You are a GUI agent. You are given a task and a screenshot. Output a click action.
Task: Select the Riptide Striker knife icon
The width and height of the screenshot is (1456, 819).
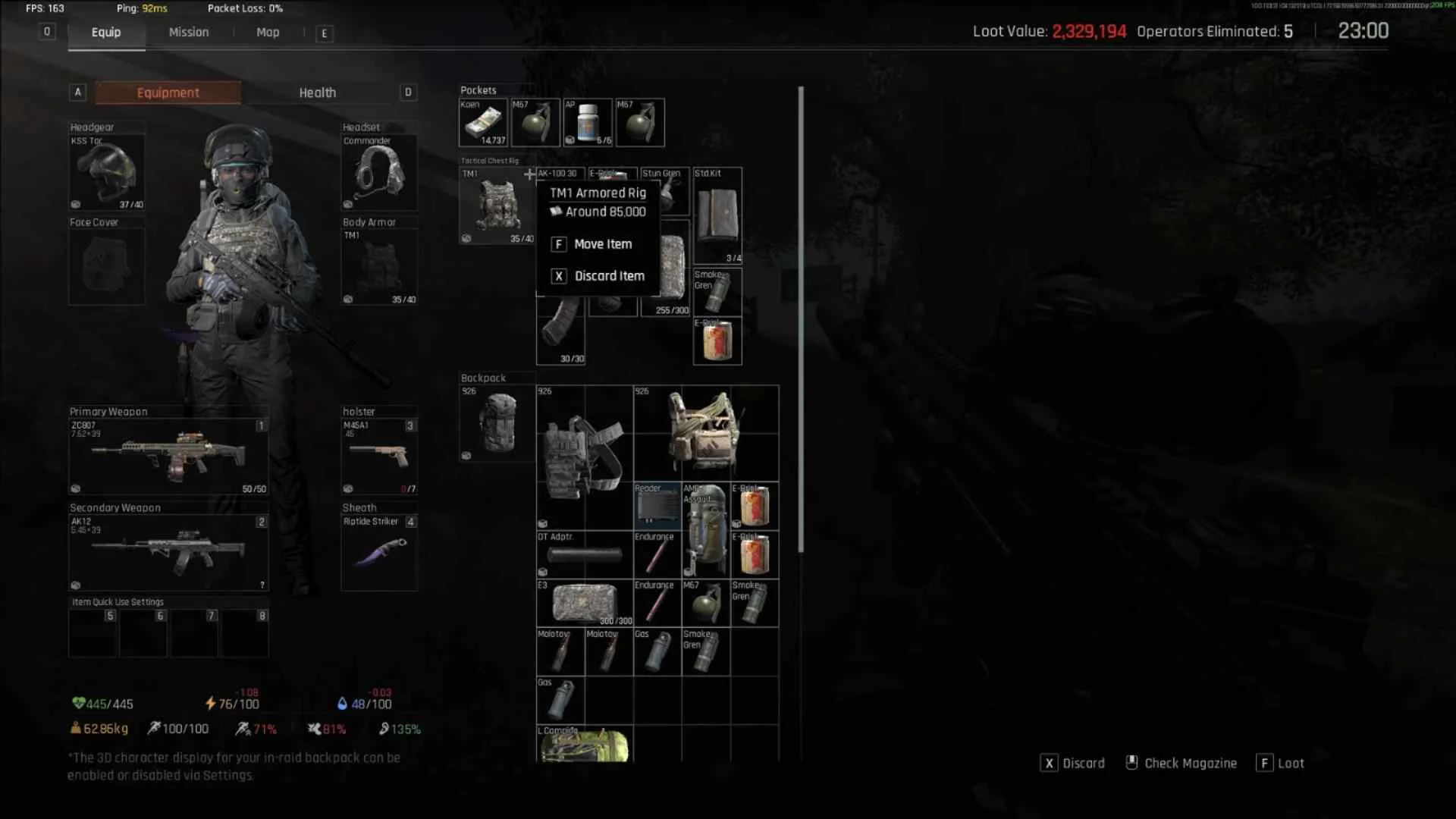click(379, 554)
